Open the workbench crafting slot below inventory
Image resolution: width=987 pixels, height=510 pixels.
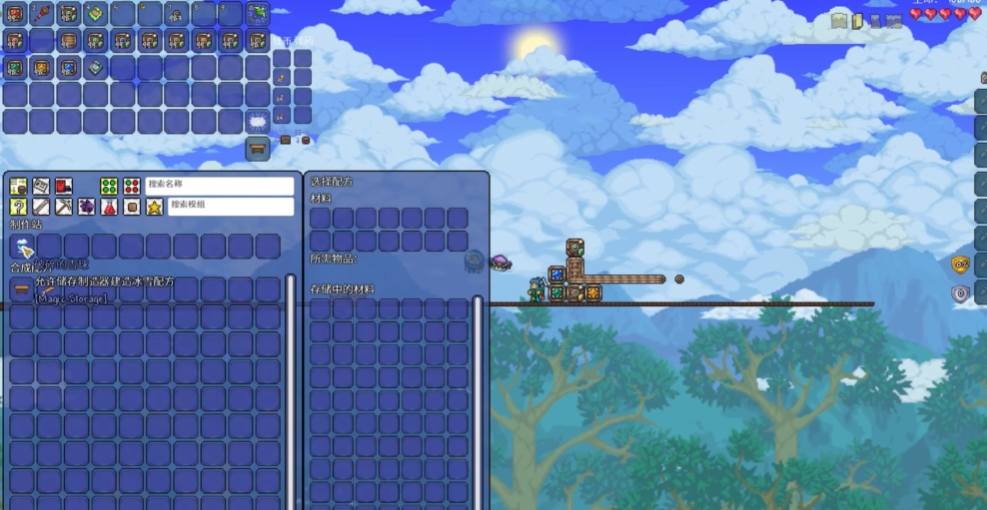point(258,149)
